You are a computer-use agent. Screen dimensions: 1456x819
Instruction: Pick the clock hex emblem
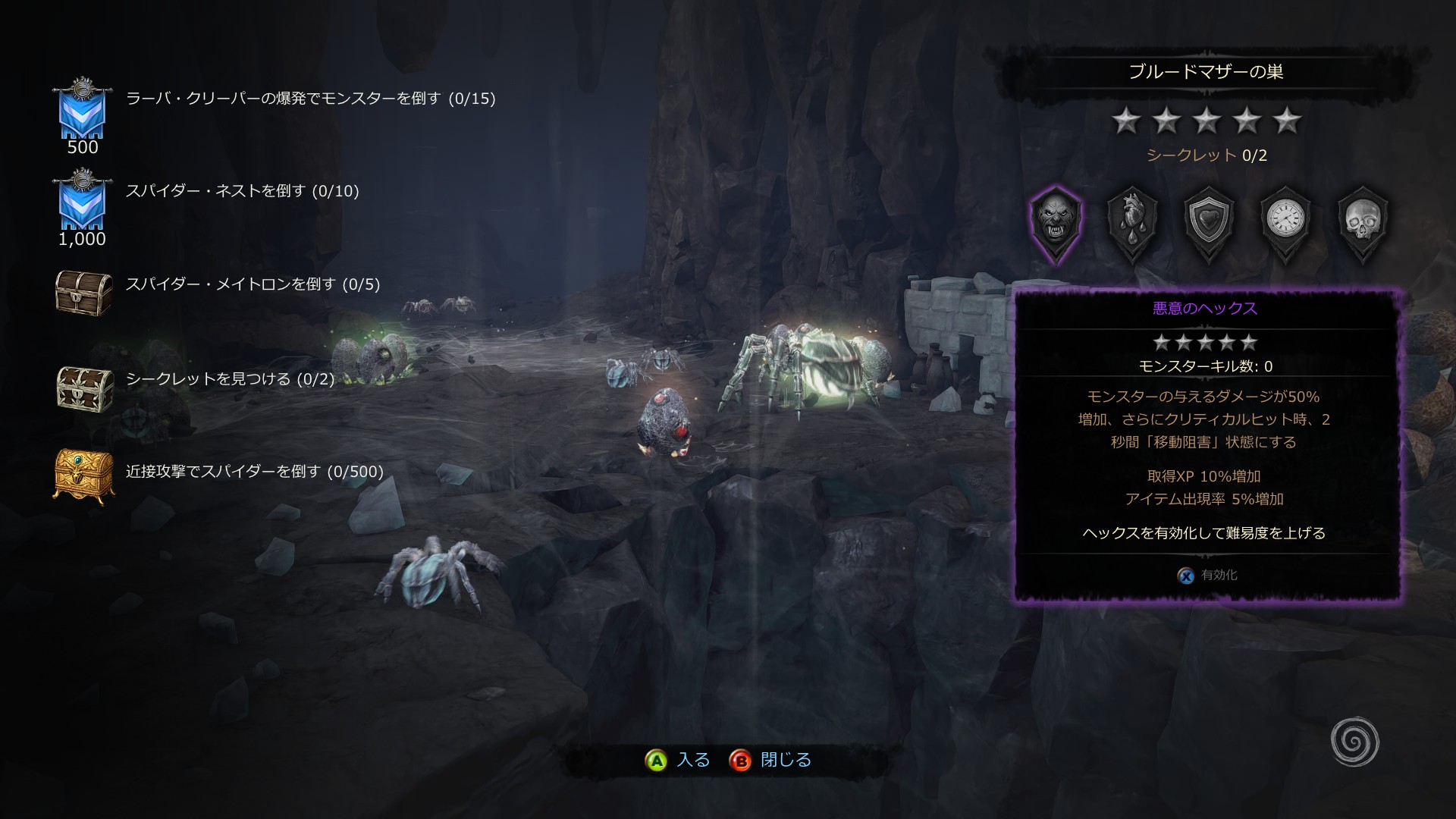(1286, 221)
